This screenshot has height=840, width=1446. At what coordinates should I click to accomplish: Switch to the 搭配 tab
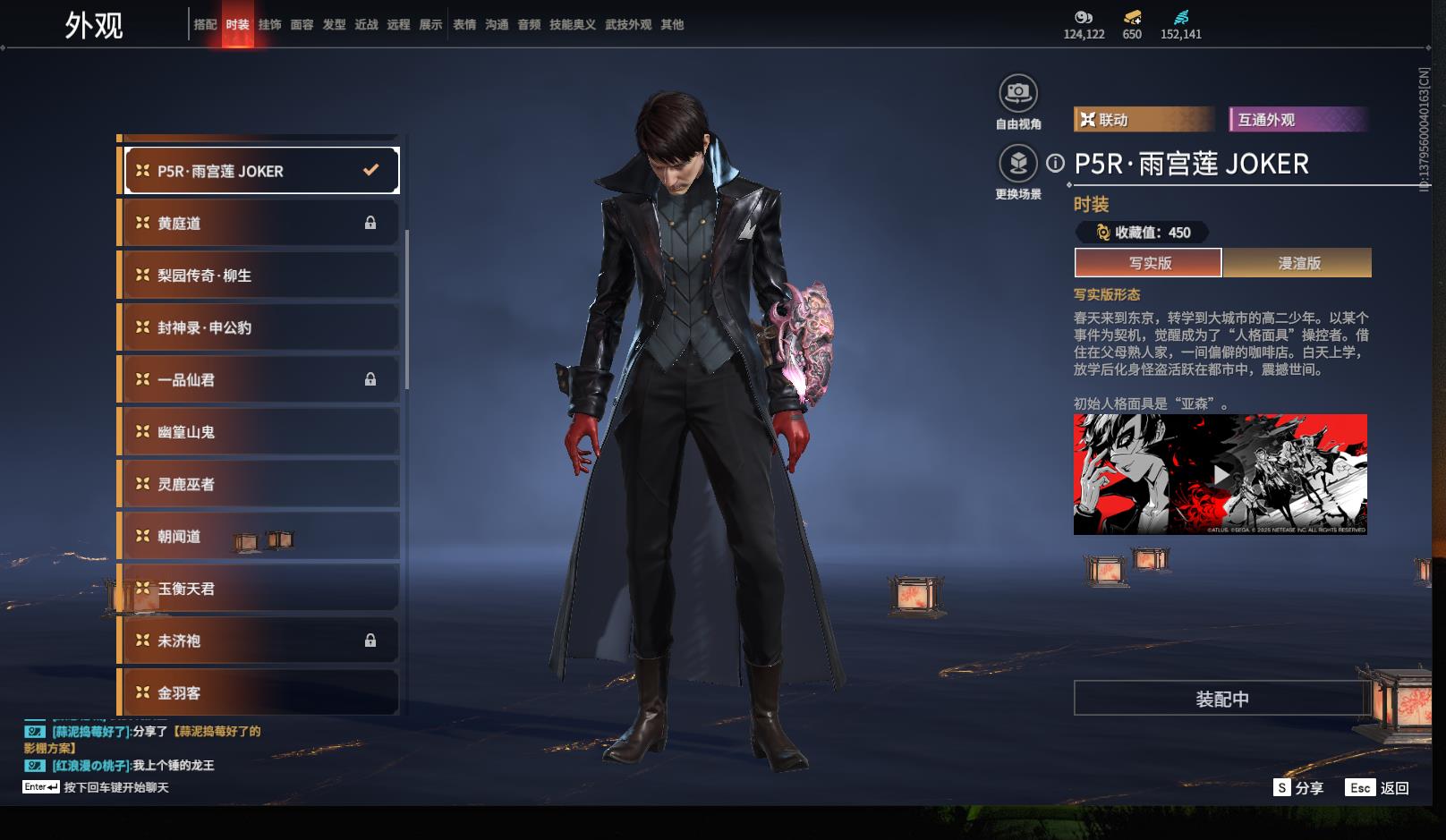(205, 25)
